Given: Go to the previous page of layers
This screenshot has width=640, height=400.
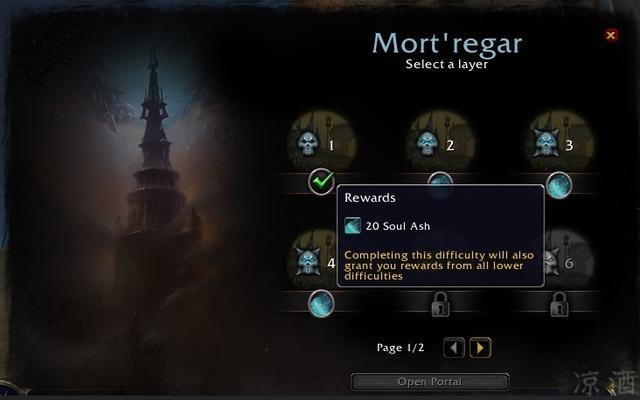Looking at the screenshot, I should pyautogui.click(x=454, y=348).
